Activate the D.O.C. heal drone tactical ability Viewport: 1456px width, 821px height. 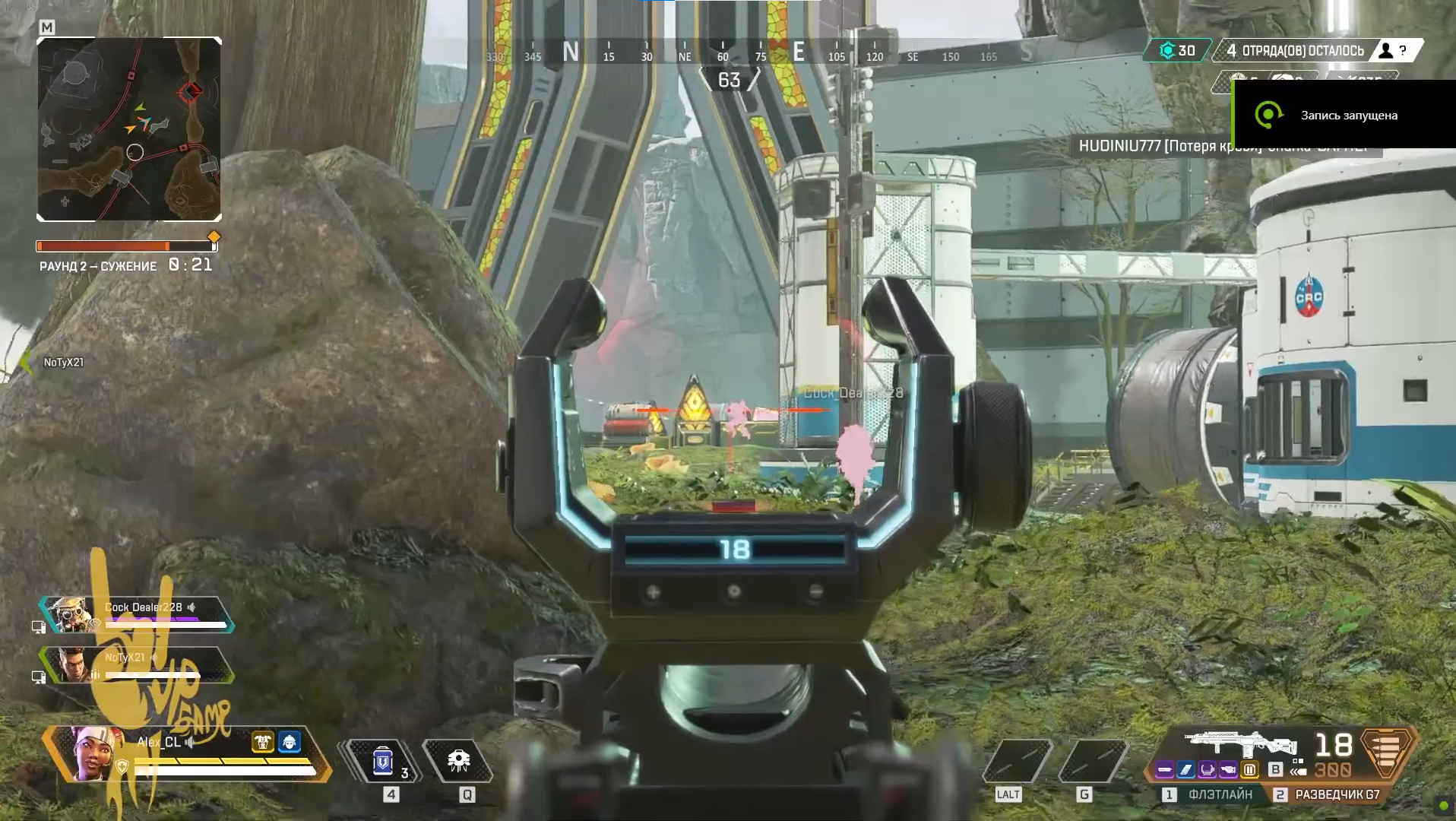pos(458,761)
